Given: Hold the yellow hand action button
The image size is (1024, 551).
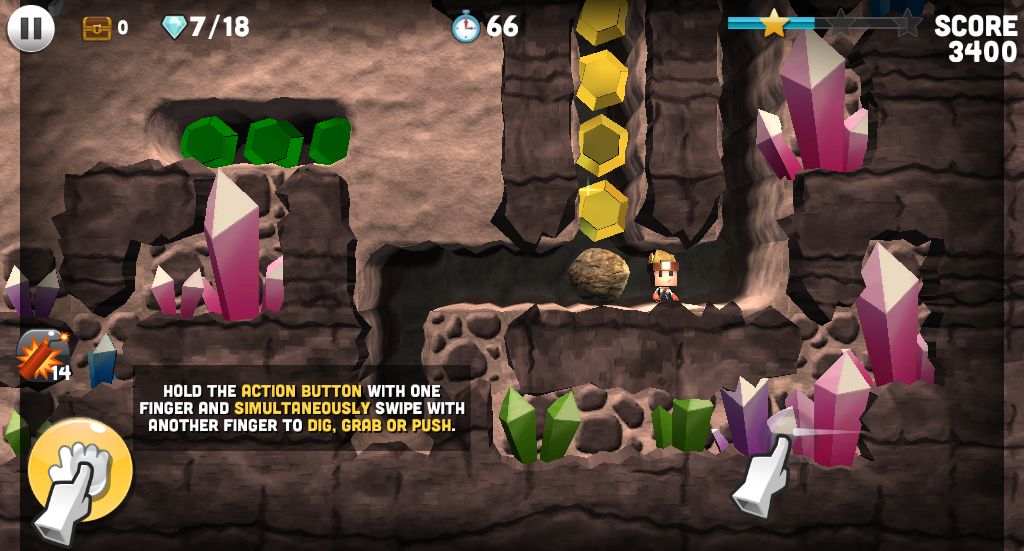Looking at the screenshot, I should click(79, 467).
